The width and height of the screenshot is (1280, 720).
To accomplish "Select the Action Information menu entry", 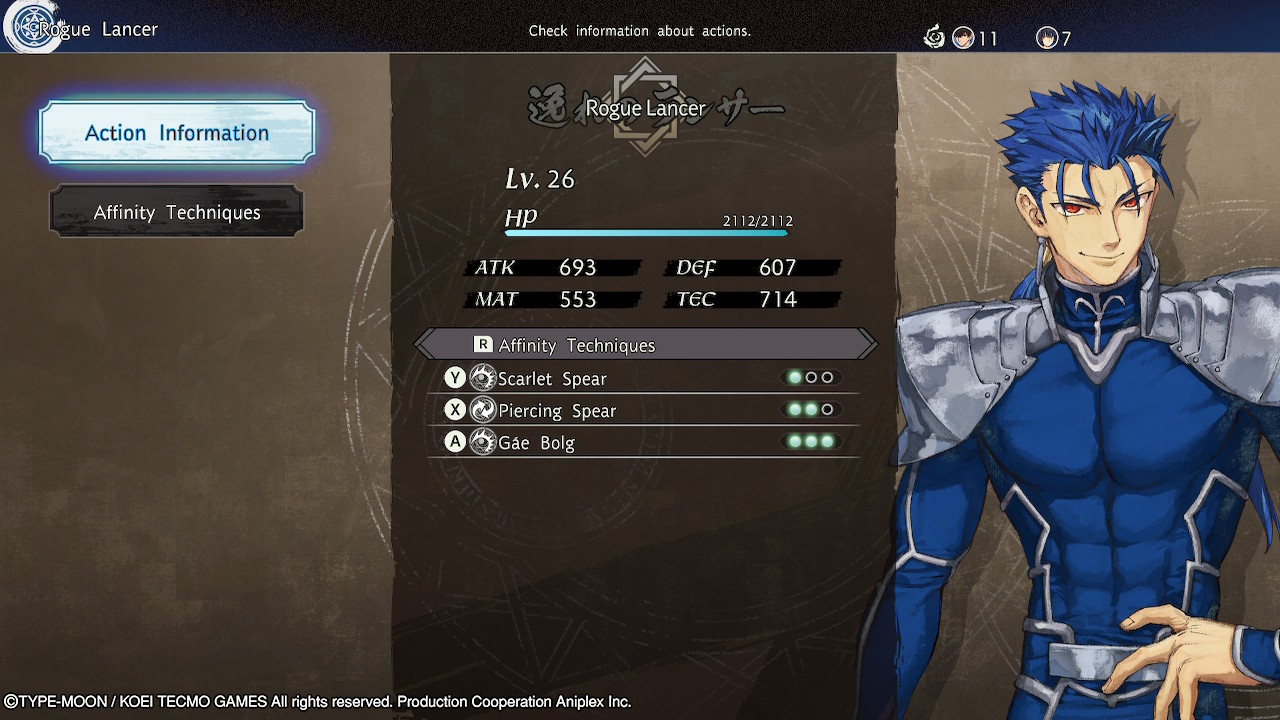I will tap(177, 133).
